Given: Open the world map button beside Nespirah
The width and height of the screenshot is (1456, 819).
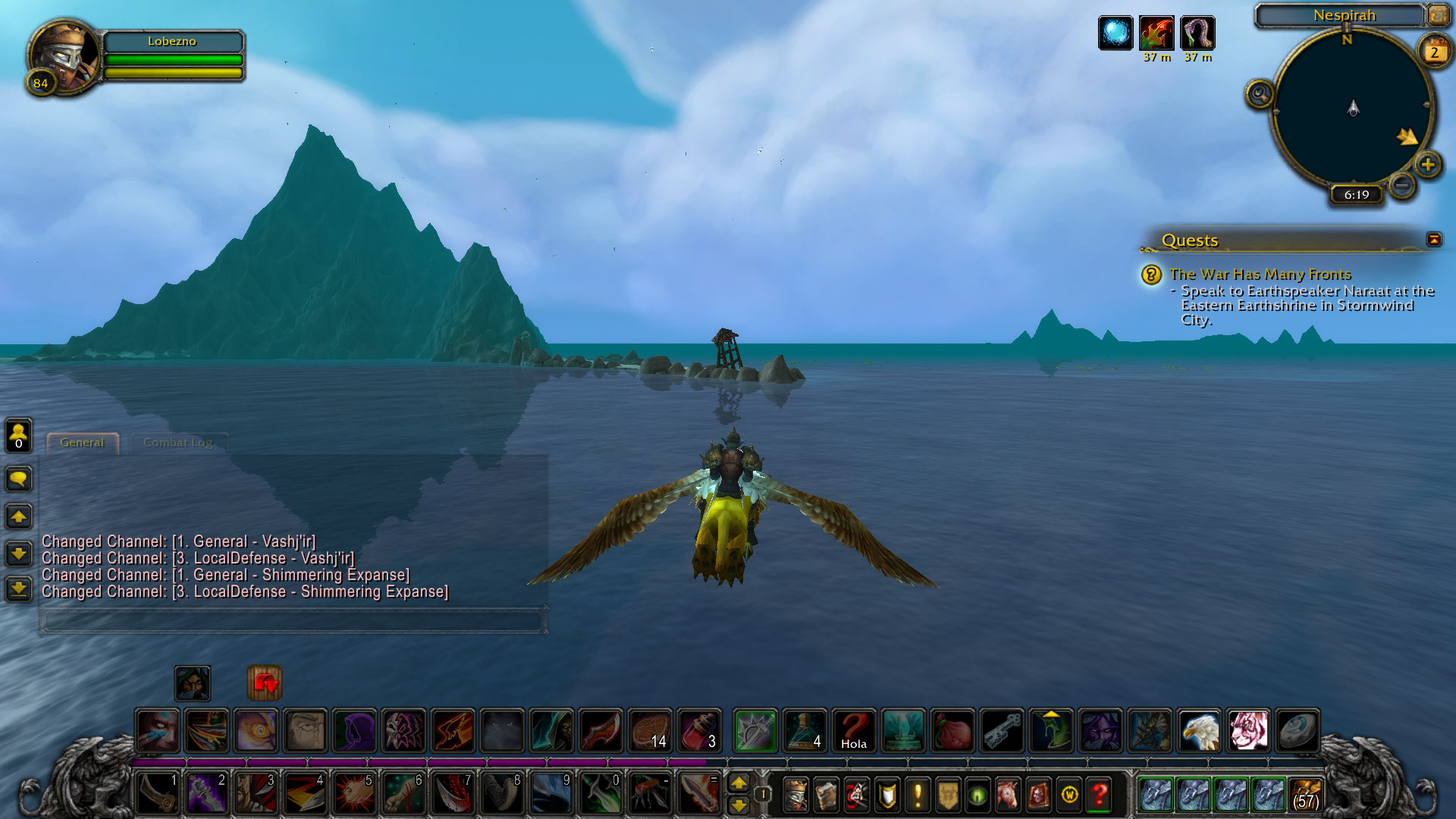Looking at the screenshot, I should tap(1438, 14).
